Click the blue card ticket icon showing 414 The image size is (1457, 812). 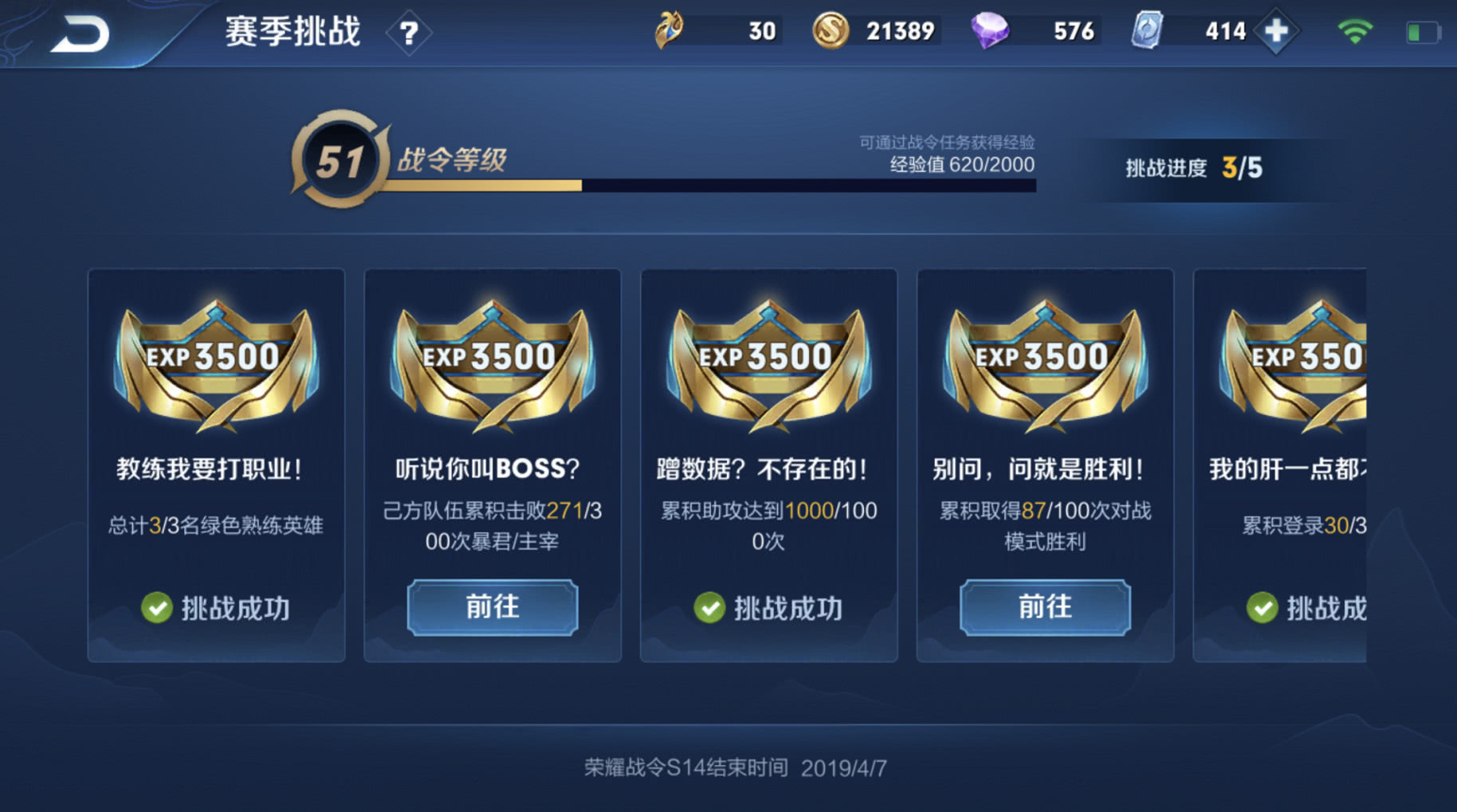point(1146,30)
